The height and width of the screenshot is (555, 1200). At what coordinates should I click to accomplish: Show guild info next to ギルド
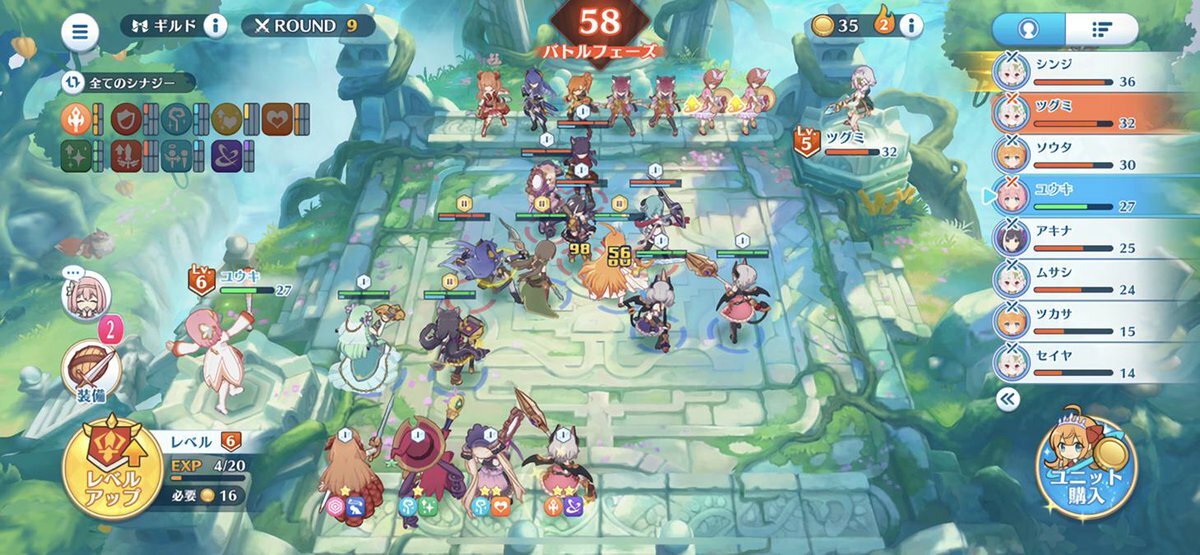(x=215, y=26)
